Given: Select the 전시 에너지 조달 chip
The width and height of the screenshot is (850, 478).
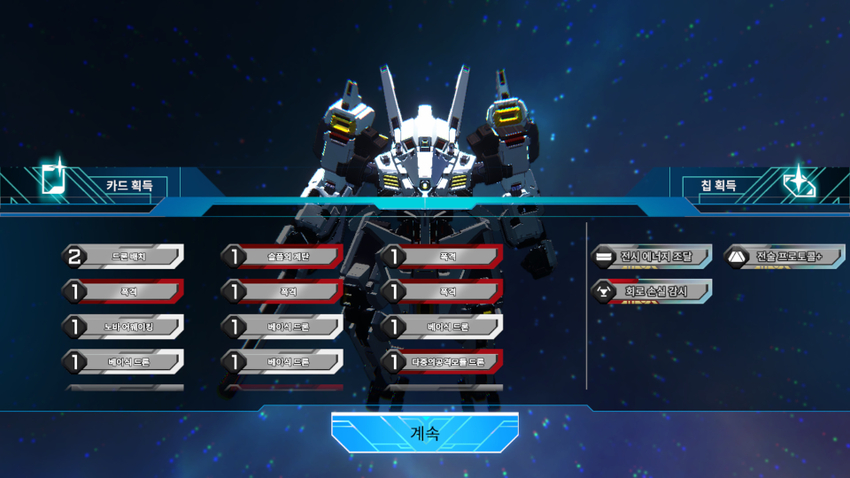Looking at the screenshot, I should pyautogui.click(x=652, y=257).
